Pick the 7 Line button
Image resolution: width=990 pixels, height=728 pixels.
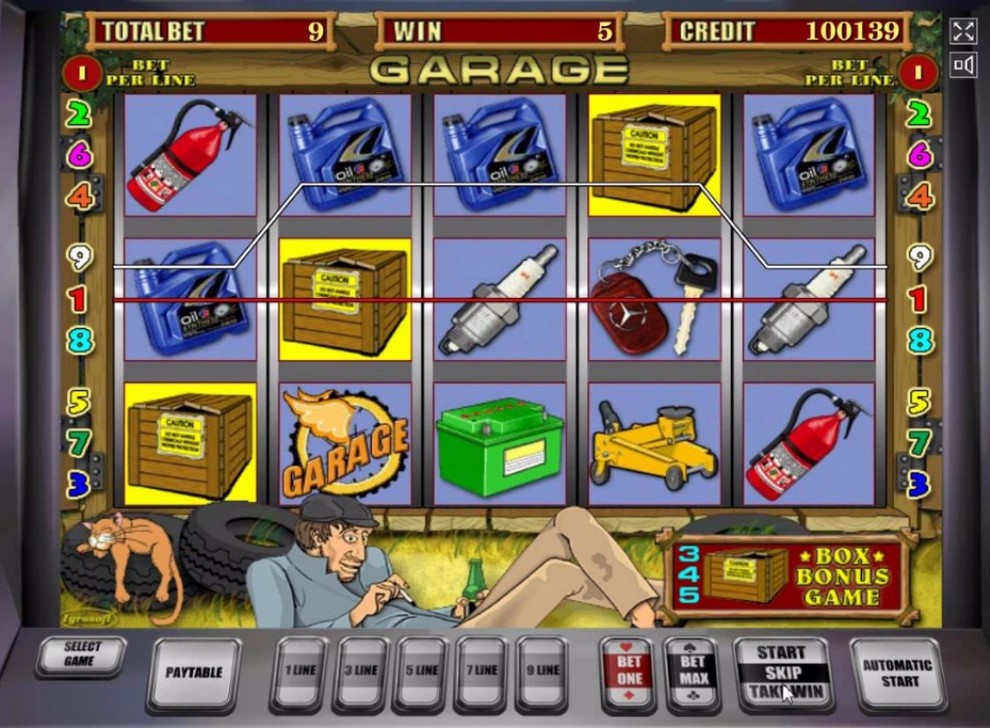[482, 671]
